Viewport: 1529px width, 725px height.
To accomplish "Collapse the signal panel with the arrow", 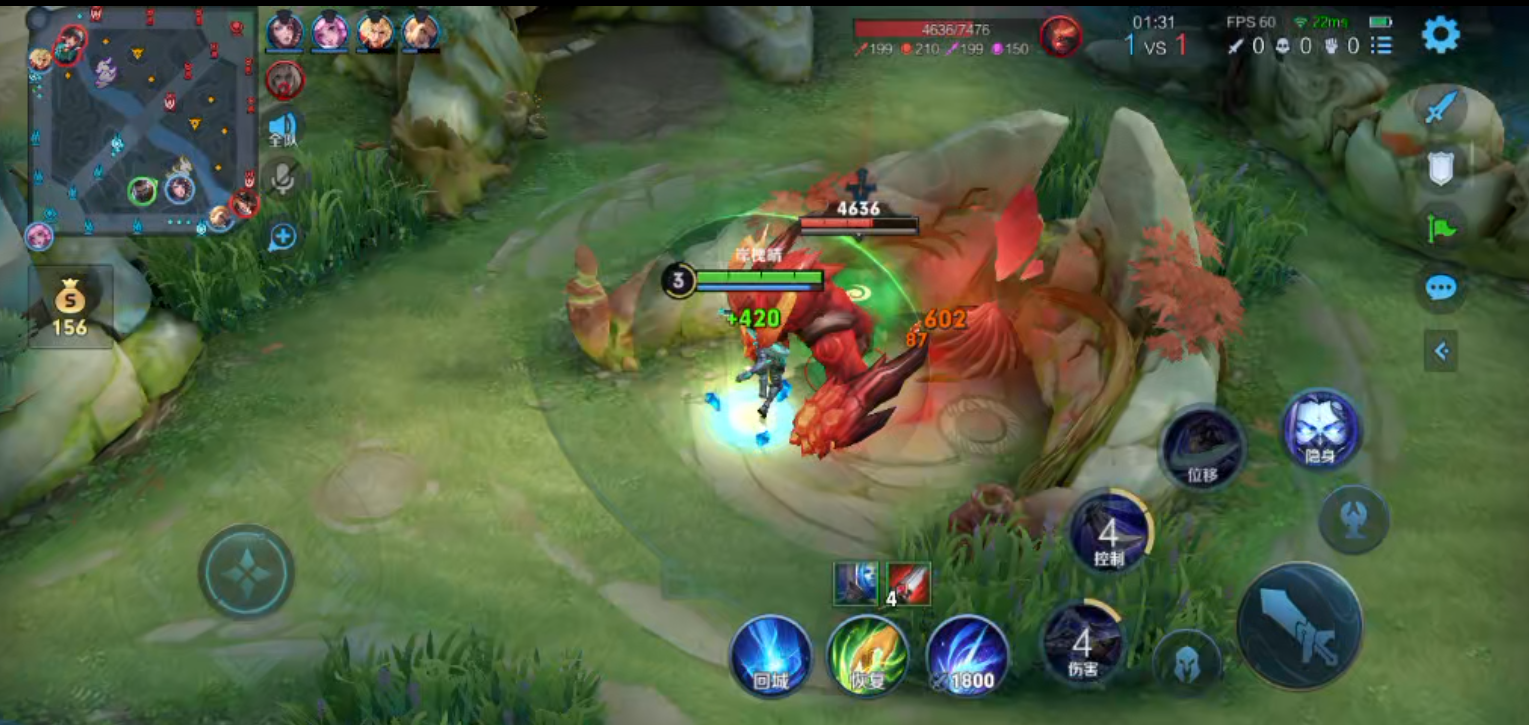I will 1440,351.
